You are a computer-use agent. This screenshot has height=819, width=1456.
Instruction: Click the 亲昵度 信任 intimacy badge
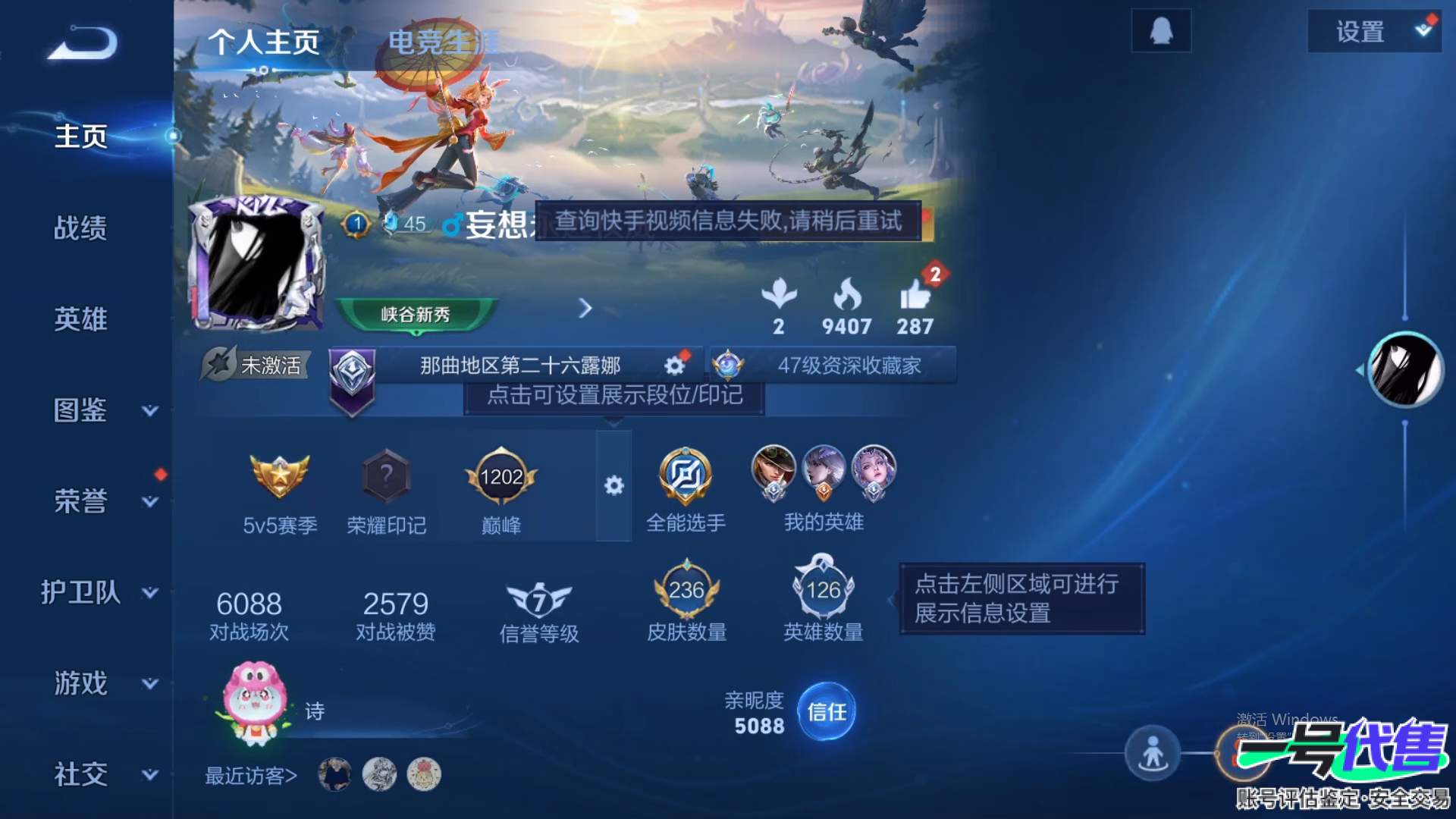click(x=827, y=711)
